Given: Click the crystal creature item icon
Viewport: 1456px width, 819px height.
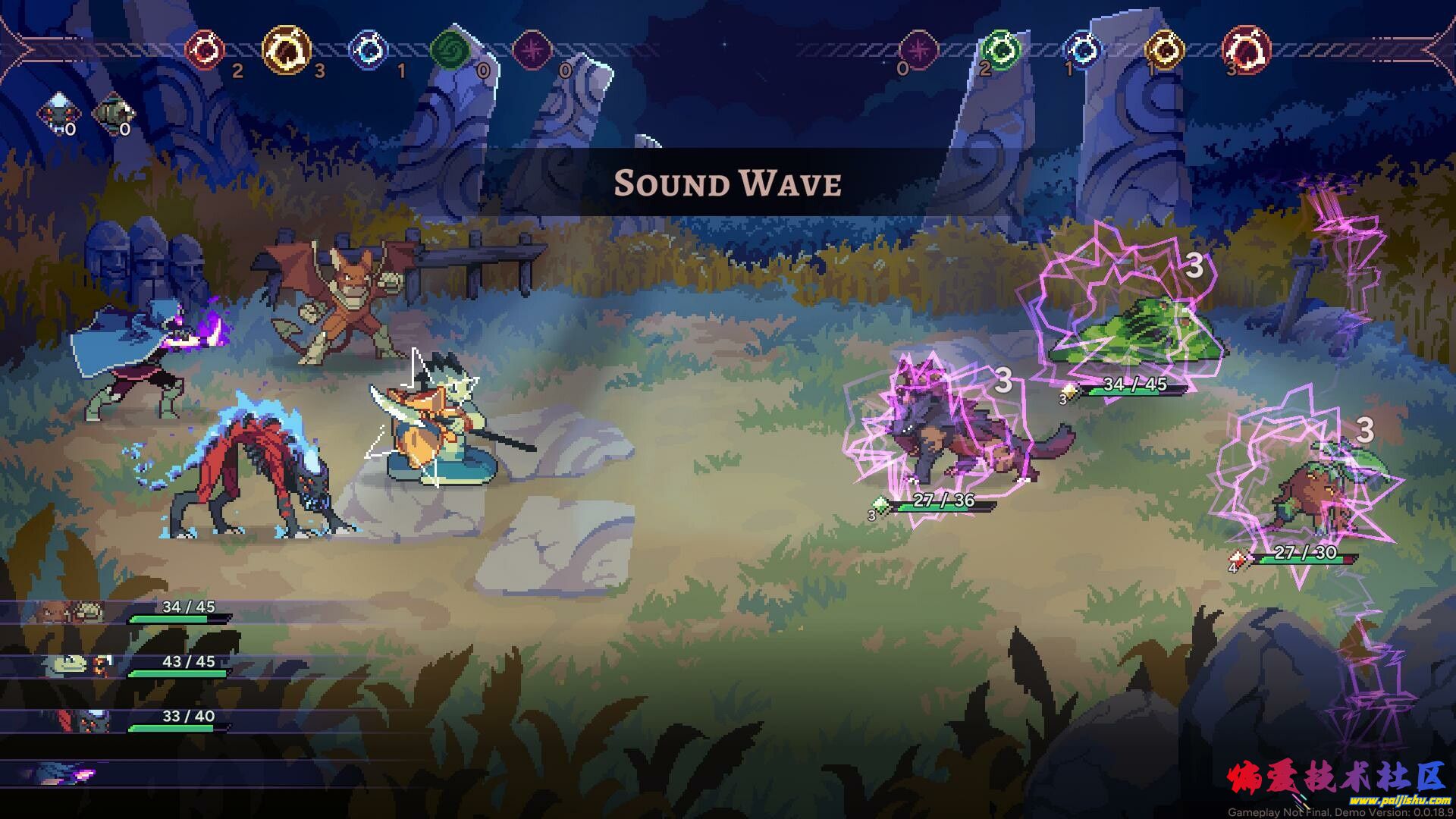Looking at the screenshot, I should tap(58, 112).
